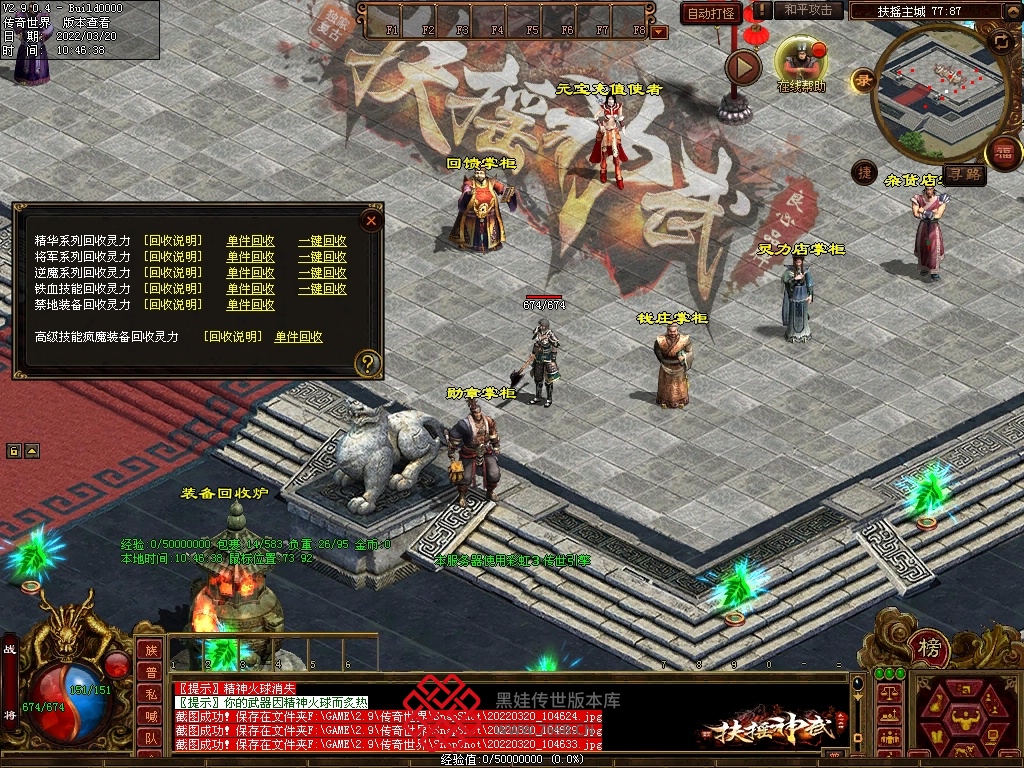
Task: Switch chat to the 族 channel
Action: coord(151,650)
